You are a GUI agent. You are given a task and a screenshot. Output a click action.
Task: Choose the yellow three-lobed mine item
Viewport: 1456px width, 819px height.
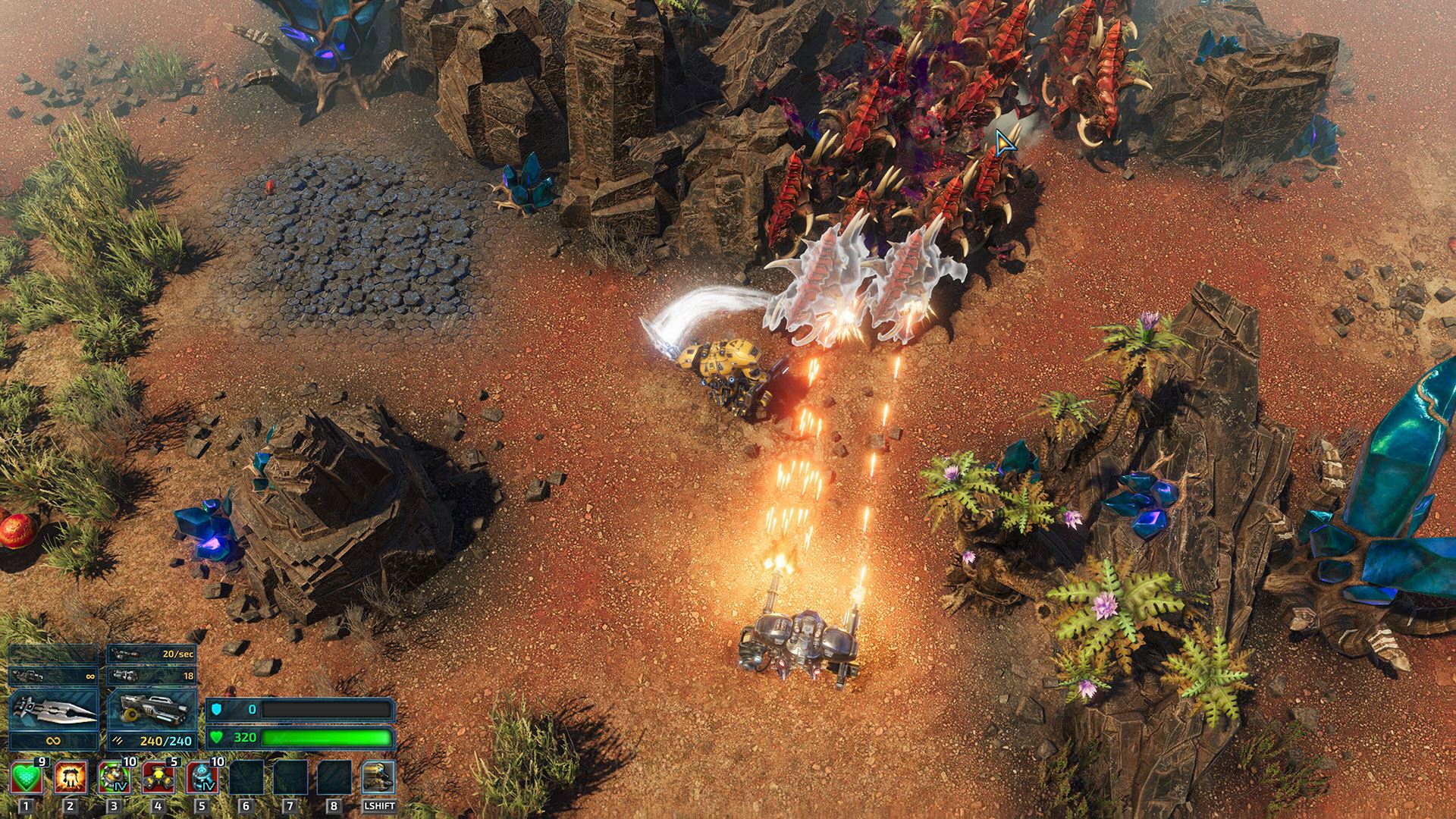tap(158, 778)
